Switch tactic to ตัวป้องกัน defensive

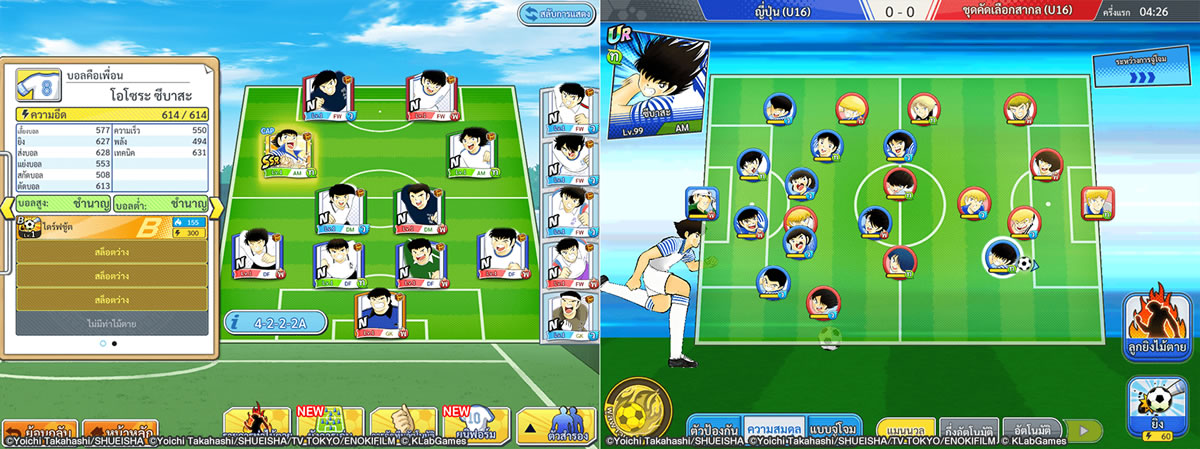712,427
